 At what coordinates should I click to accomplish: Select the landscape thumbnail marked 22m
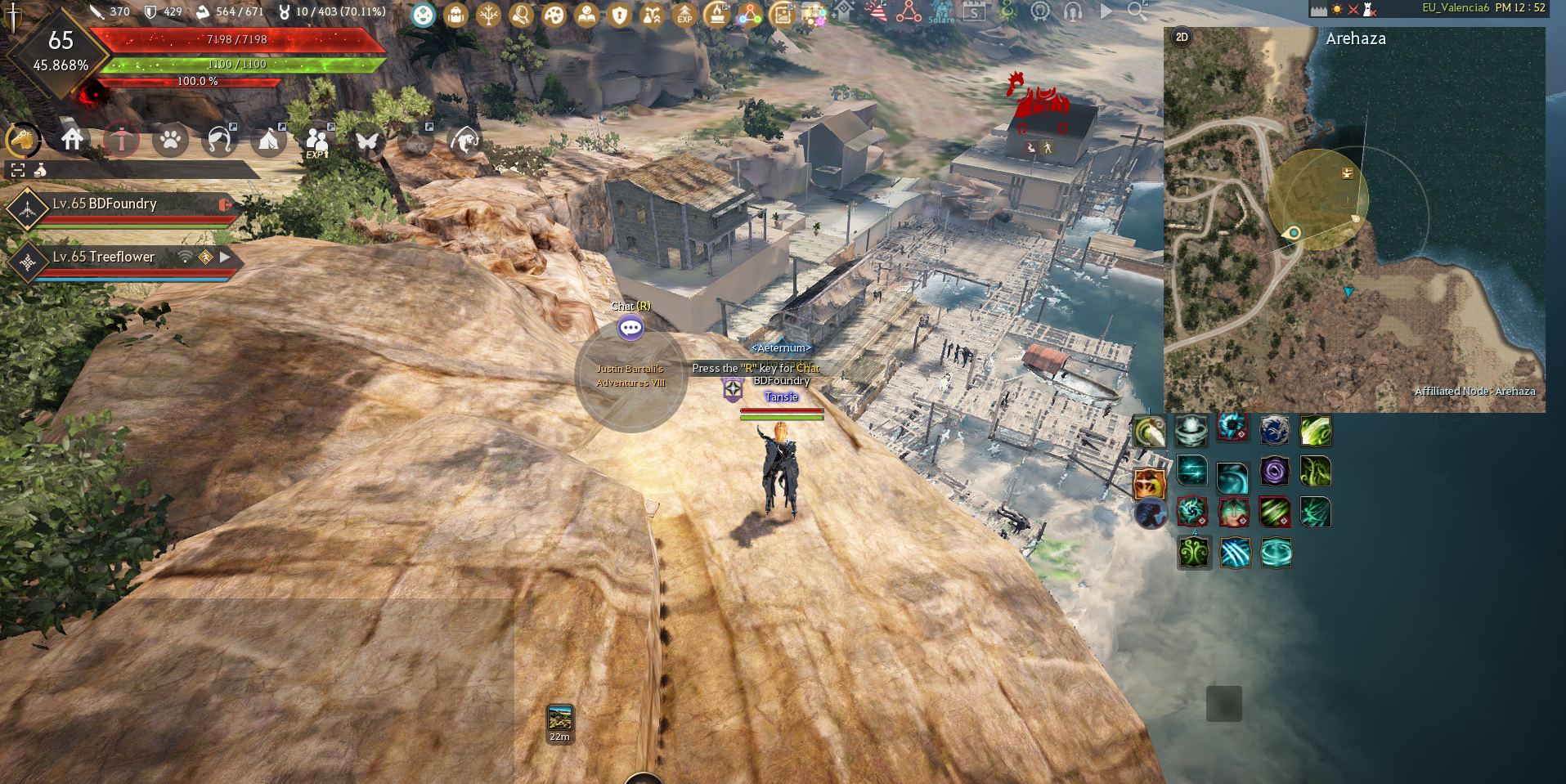(560, 719)
